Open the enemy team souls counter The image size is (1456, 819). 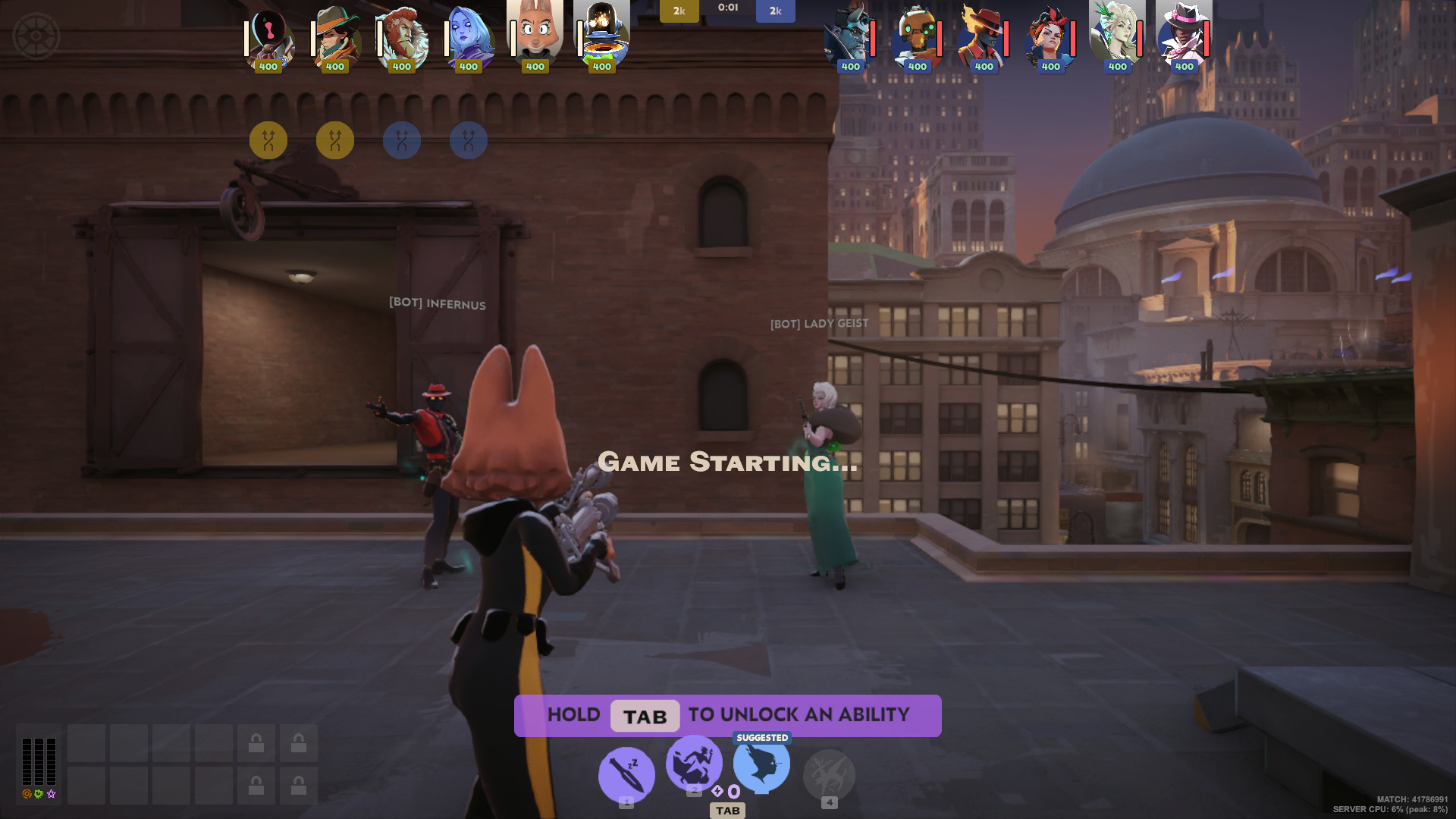(774, 11)
